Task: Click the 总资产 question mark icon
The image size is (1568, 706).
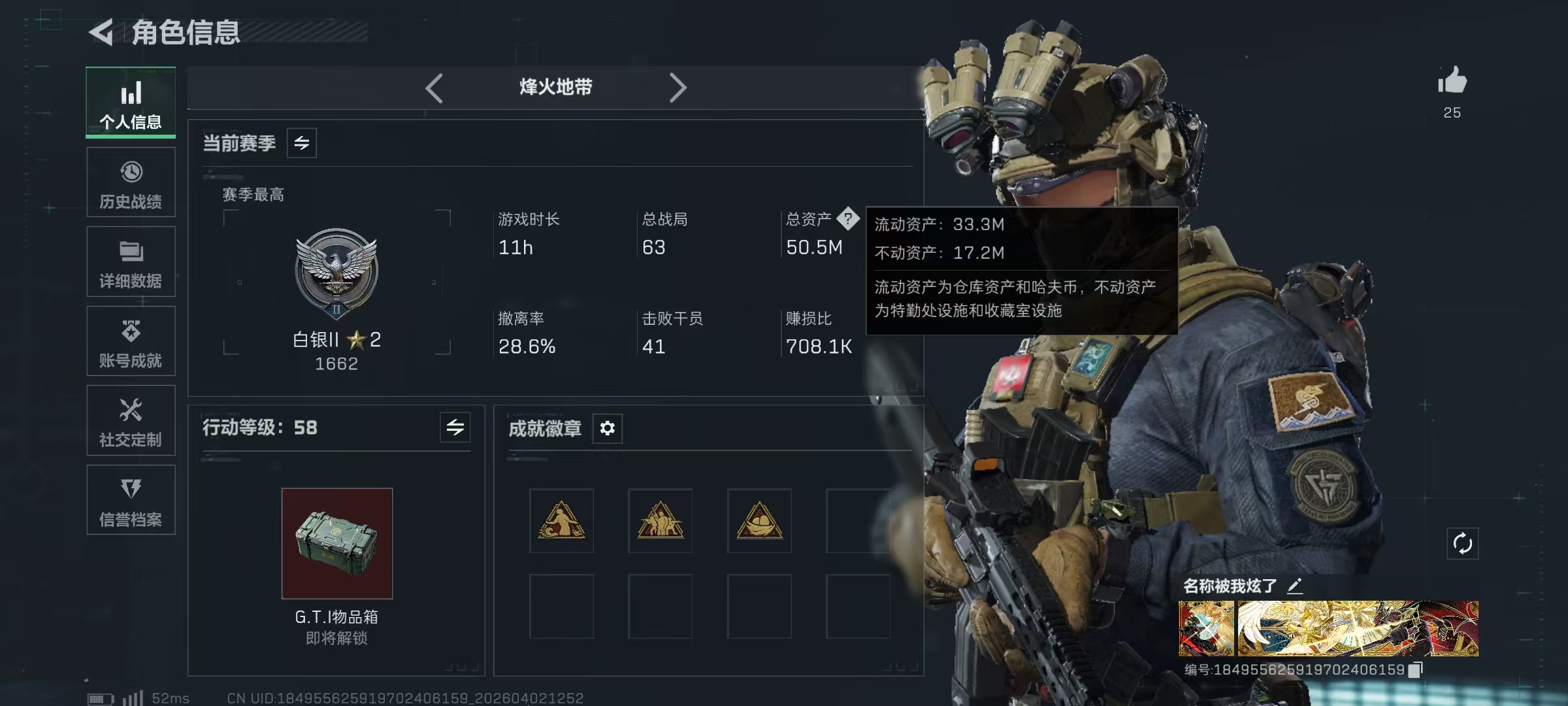Action: [x=848, y=218]
